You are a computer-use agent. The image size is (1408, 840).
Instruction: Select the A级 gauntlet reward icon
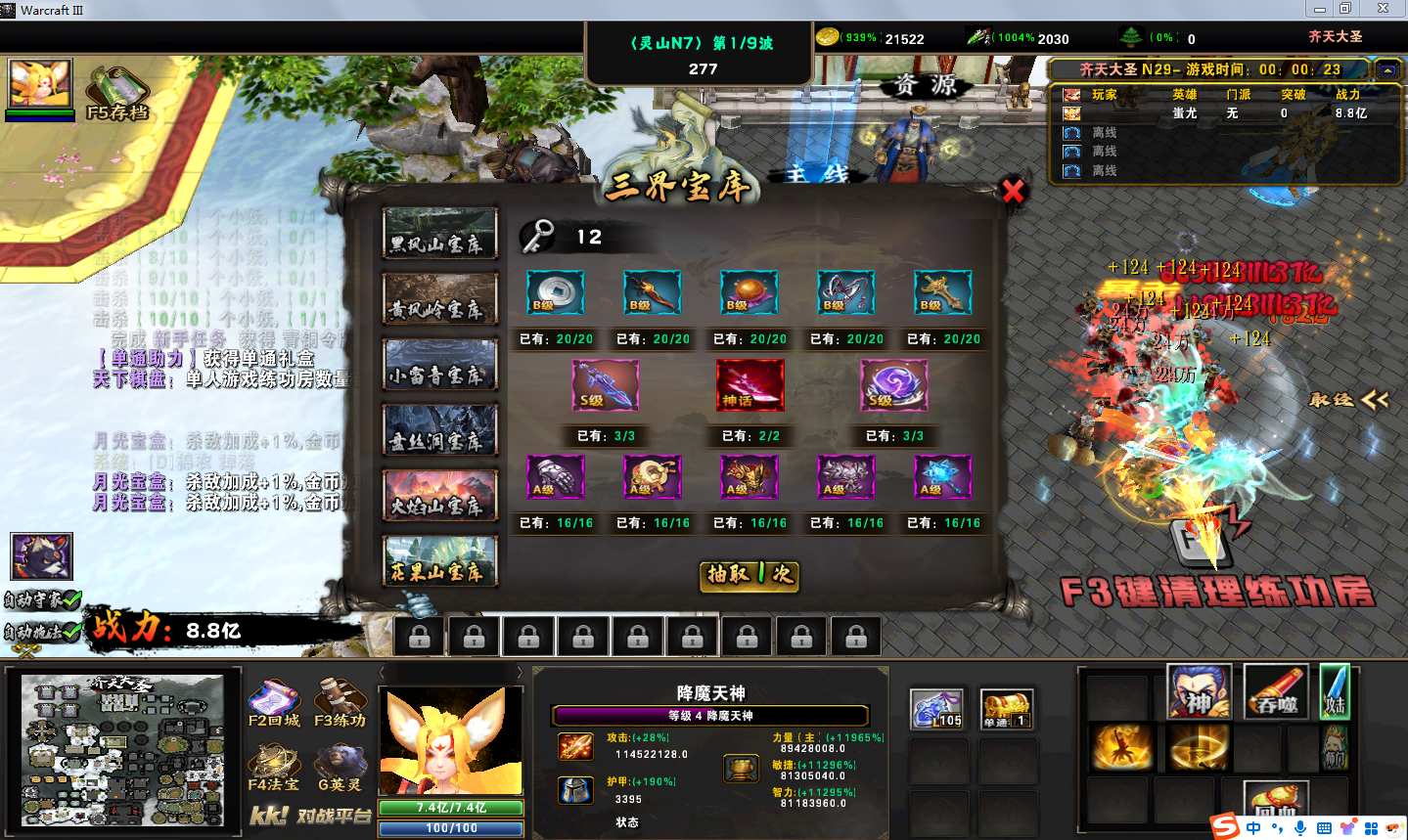click(556, 477)
